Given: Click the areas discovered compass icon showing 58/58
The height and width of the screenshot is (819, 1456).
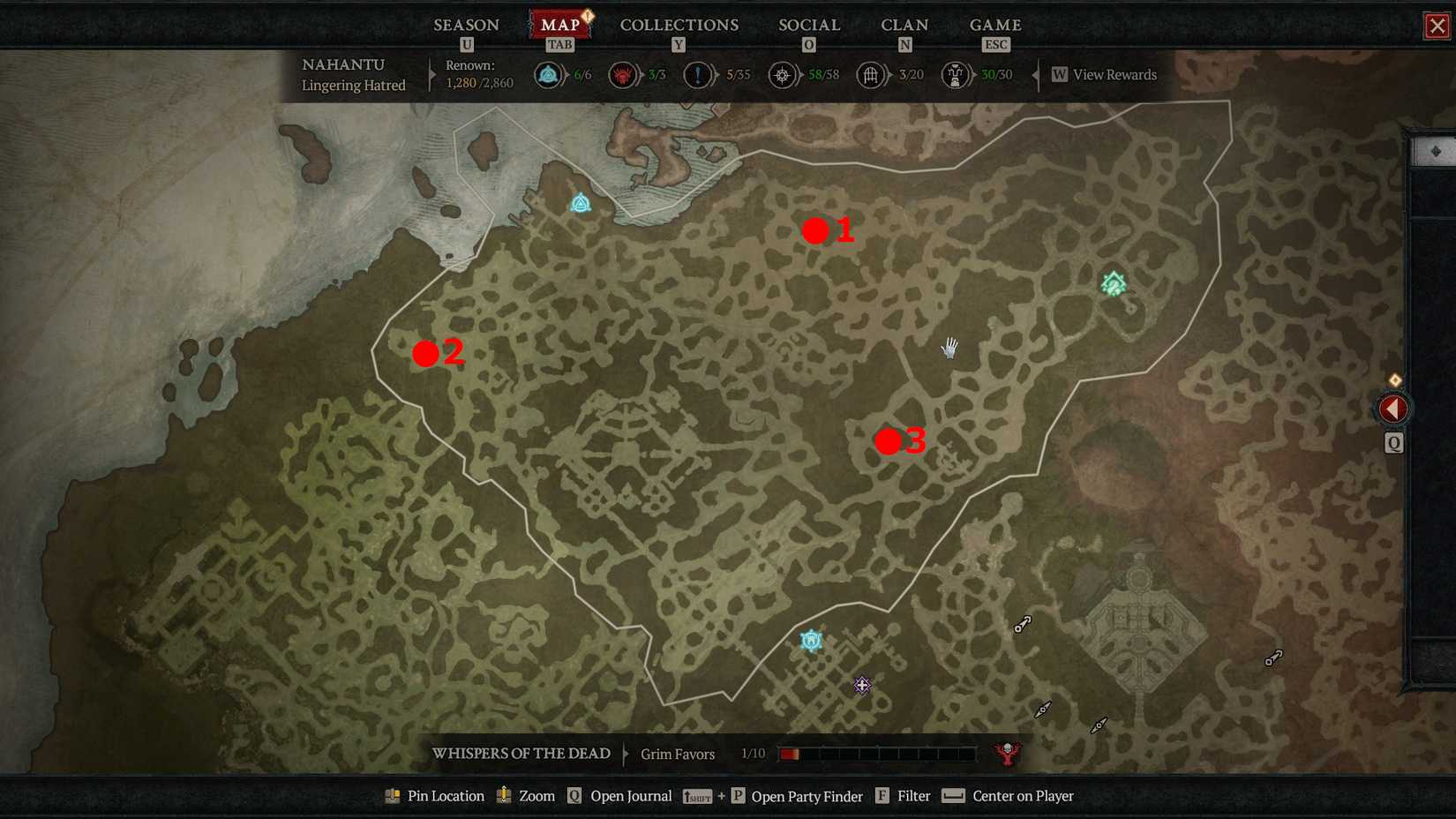Looking at the screenshot, I should coord(782,75).
